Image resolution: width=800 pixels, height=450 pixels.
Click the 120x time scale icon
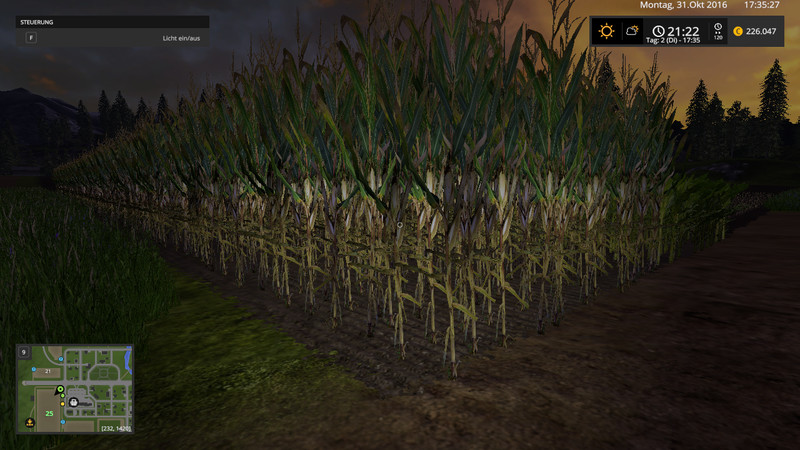click(716, 32)
